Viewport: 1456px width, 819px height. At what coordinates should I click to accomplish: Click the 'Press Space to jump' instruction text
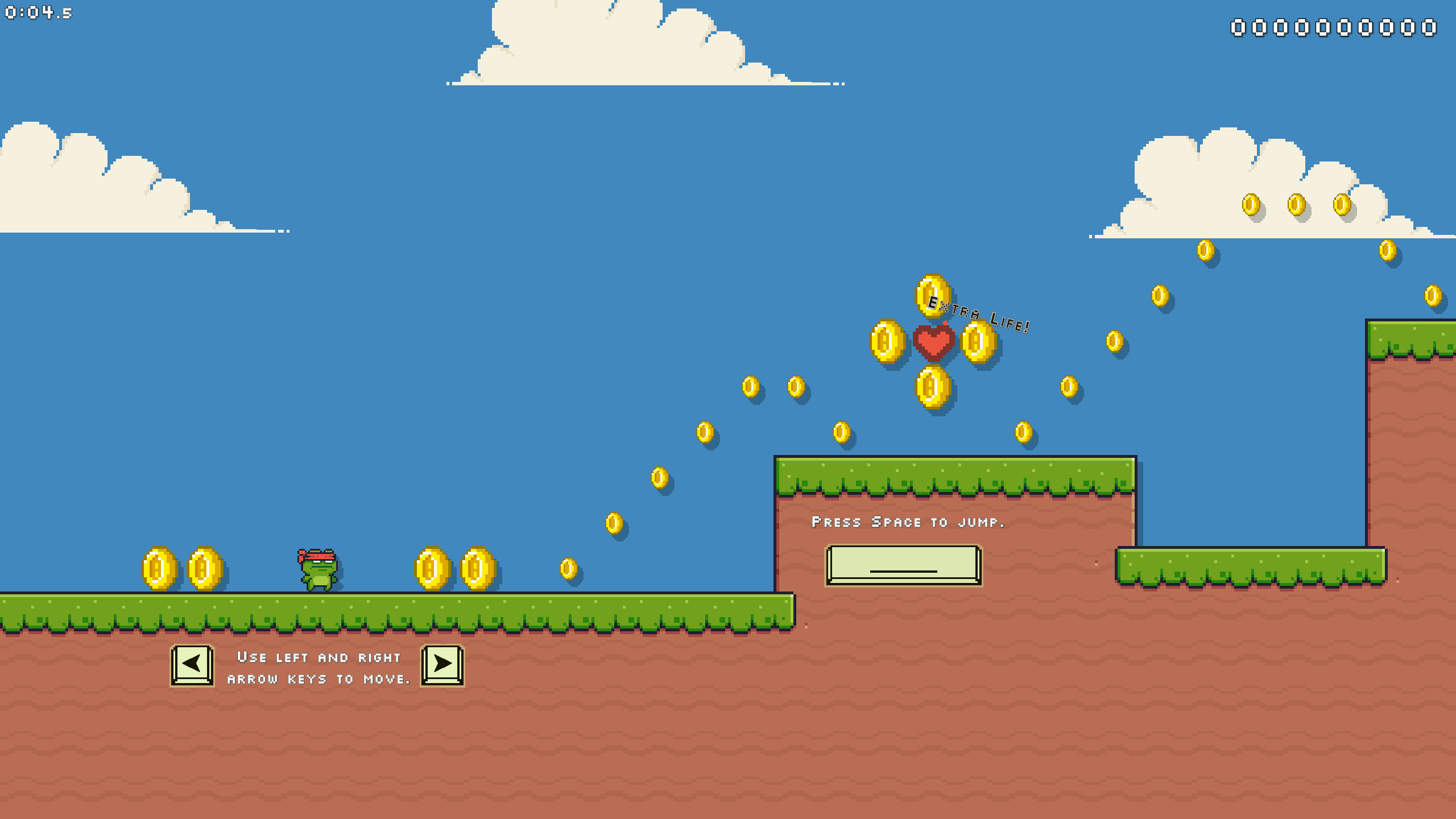click(x=908, y=522)
